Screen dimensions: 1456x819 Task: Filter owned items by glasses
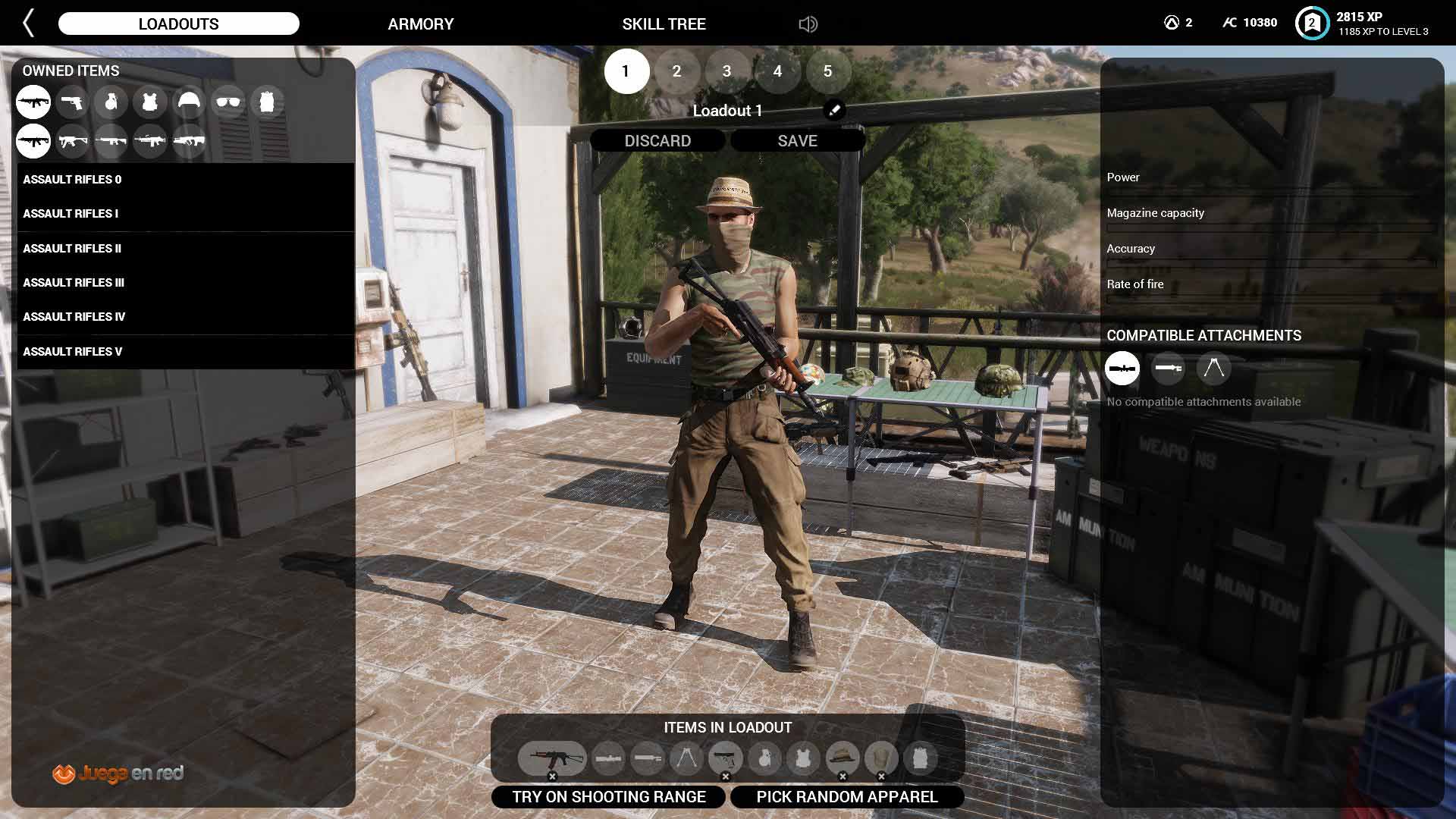pyautogui.click(x=227, y=102)
